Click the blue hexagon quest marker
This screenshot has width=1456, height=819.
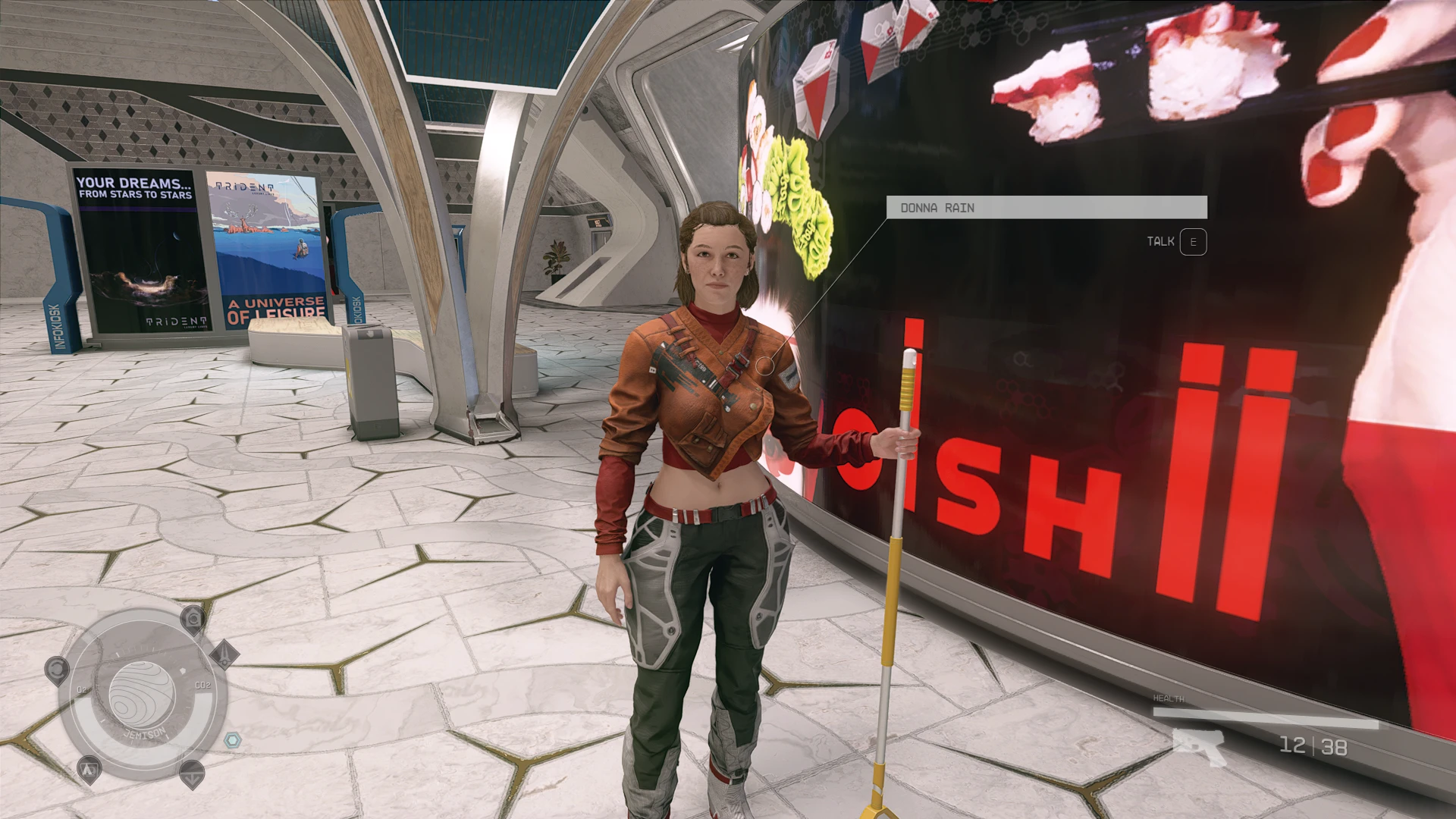(233, 739)
